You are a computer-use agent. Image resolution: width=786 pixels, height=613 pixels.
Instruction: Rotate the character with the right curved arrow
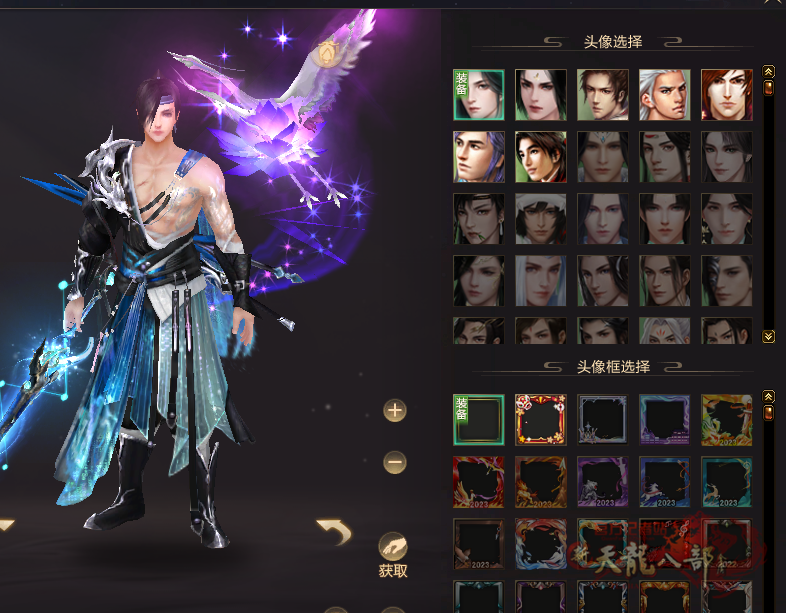[333, 532]
